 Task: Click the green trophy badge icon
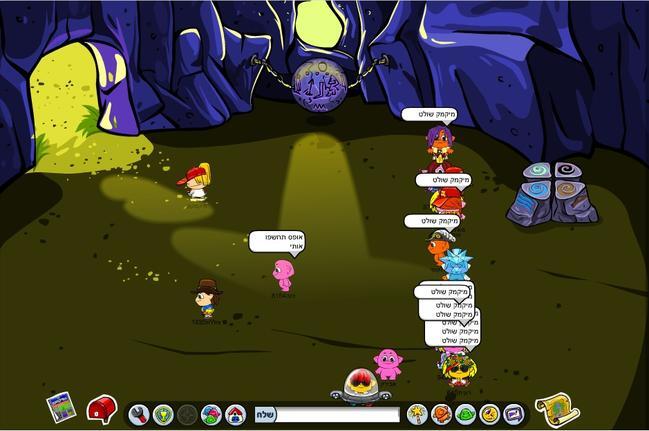[x=163, y=413]
